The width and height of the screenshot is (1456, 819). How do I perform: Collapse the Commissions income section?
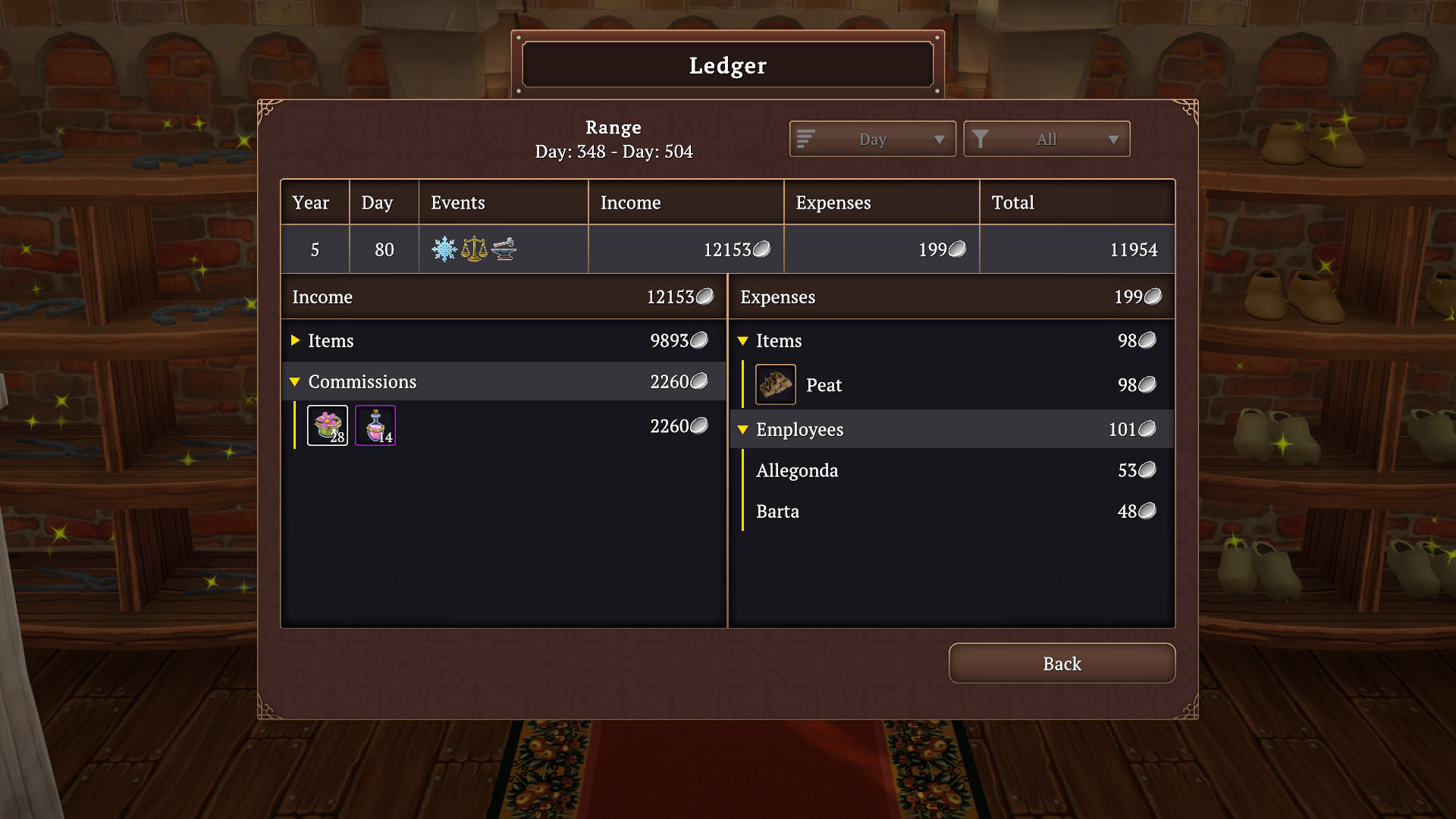tap(295, 381)
